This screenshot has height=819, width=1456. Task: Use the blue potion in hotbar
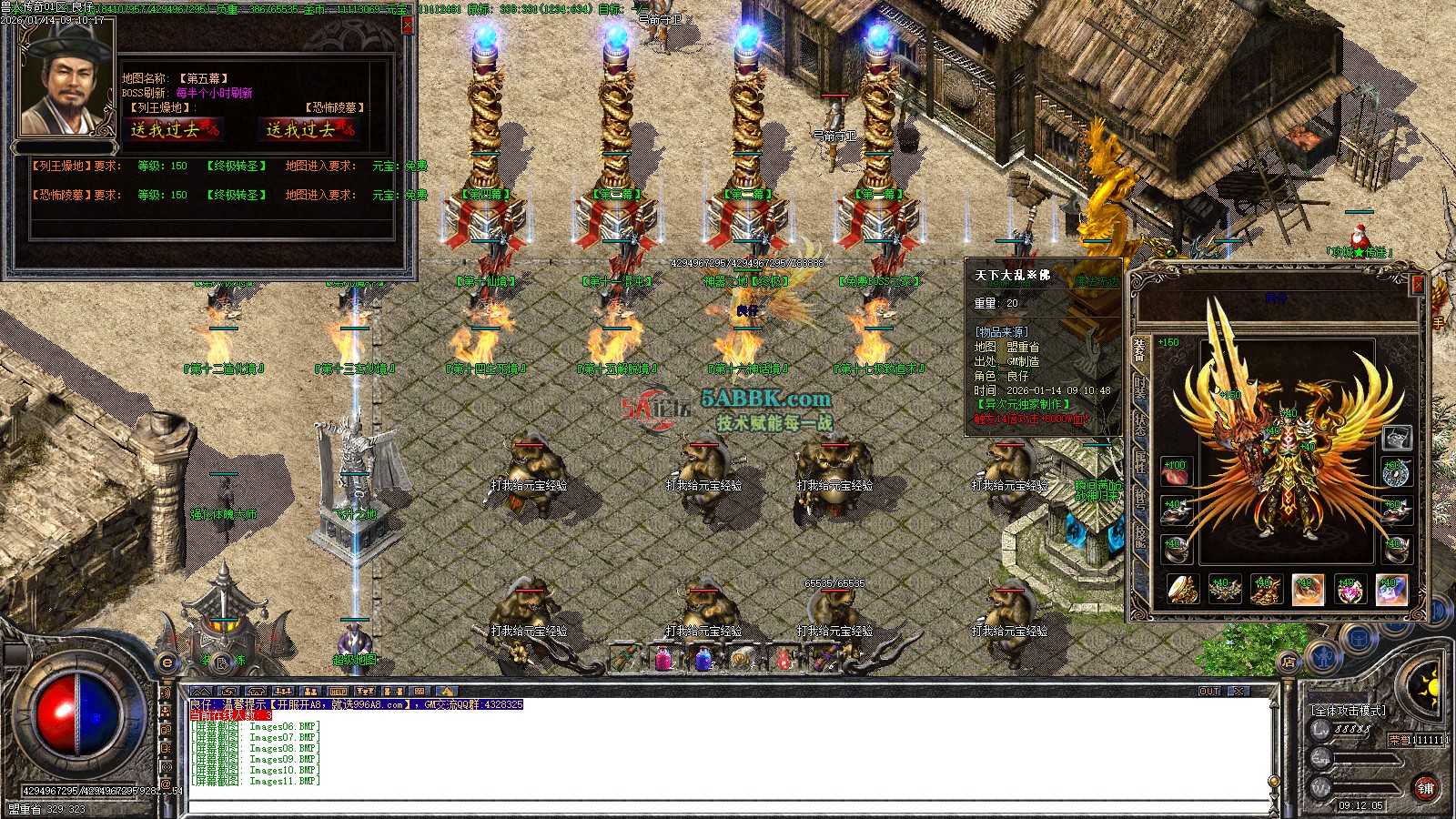(x=703, y=657)
